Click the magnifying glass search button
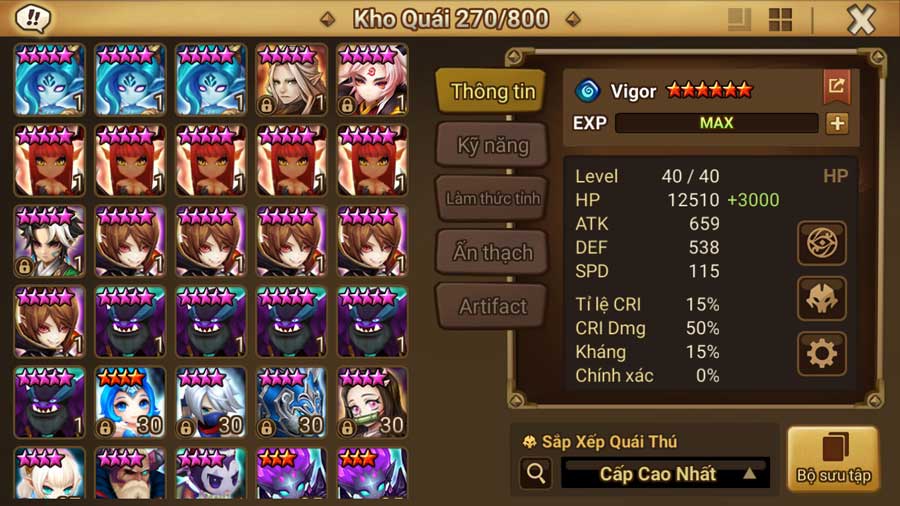The width and height of the screenshot is (900, 506). pyautogui.click(x=536, y=474)
